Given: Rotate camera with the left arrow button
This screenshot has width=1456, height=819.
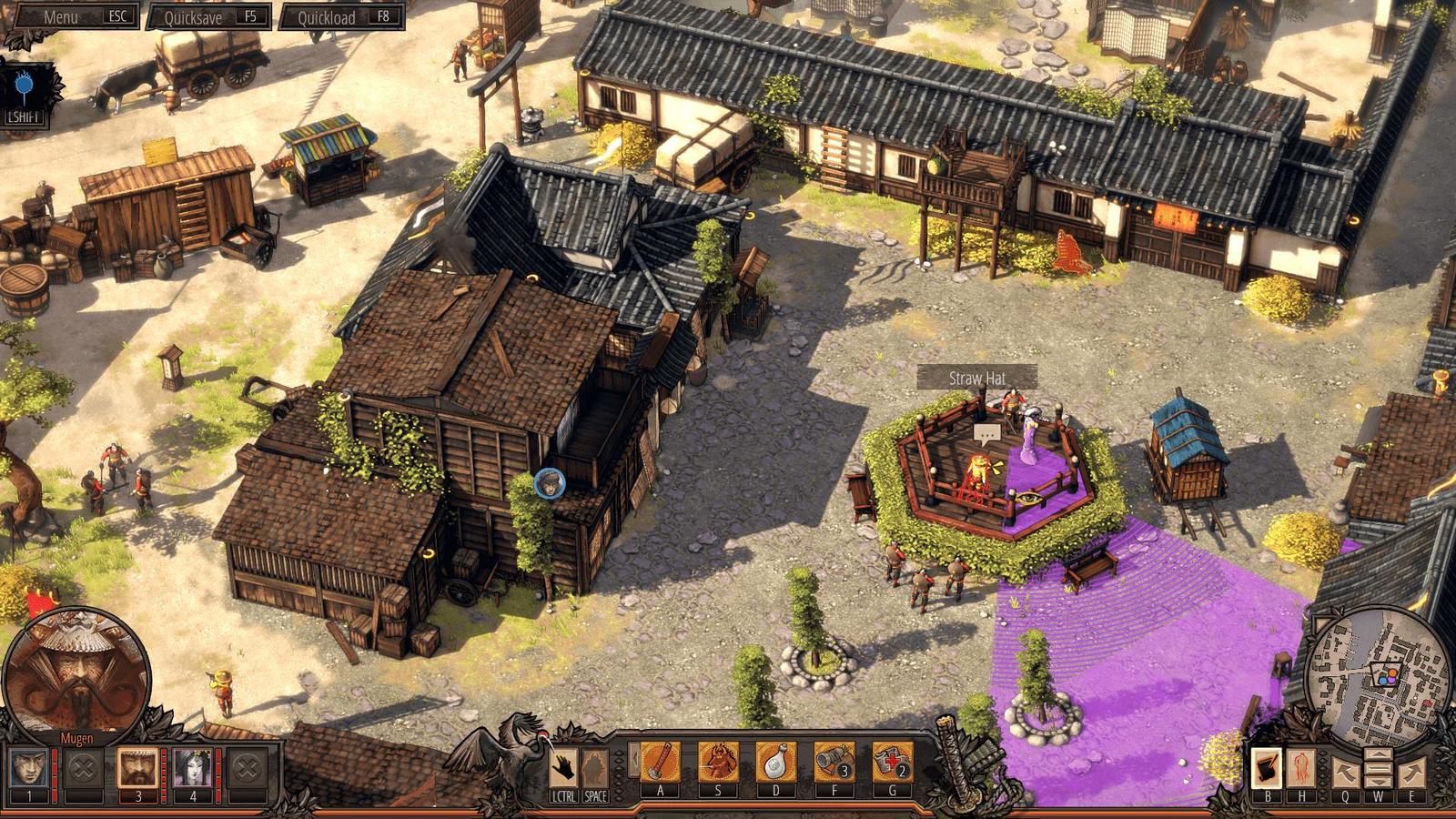Looking at the screenshot, I should (x=1346, y=773).
